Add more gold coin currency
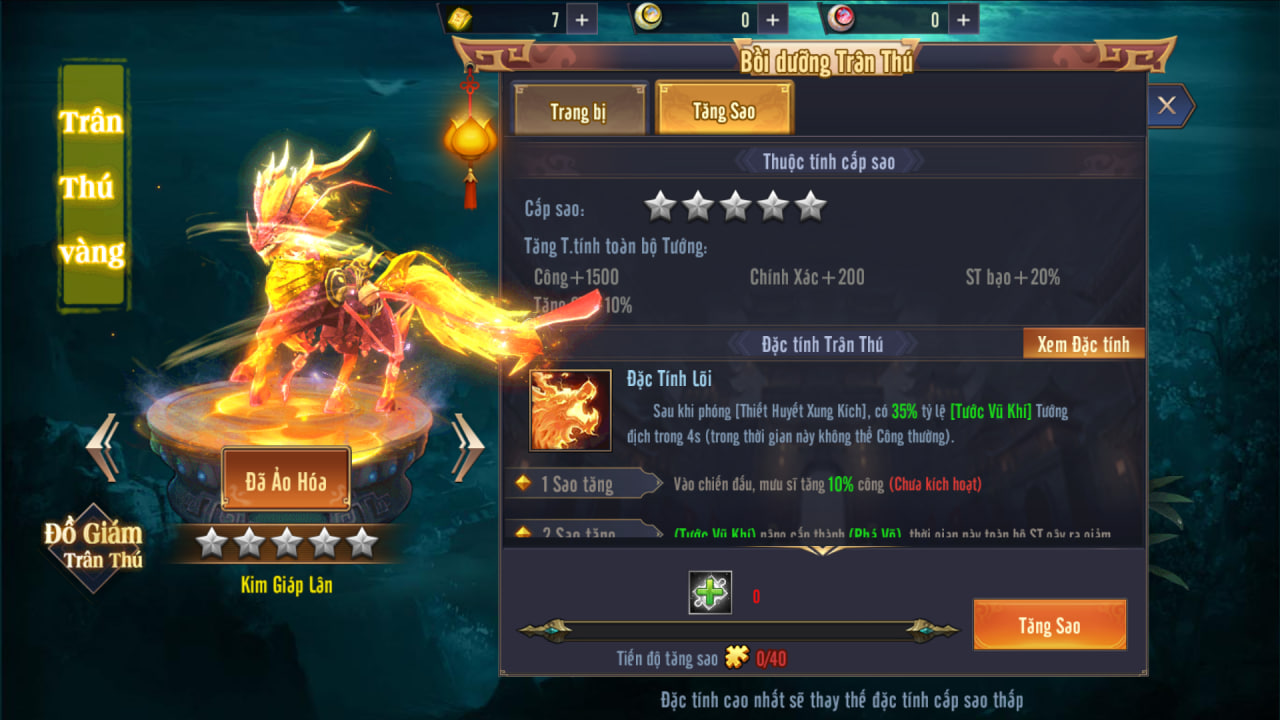Viewport: 1280px width, 720px height. 772,19
